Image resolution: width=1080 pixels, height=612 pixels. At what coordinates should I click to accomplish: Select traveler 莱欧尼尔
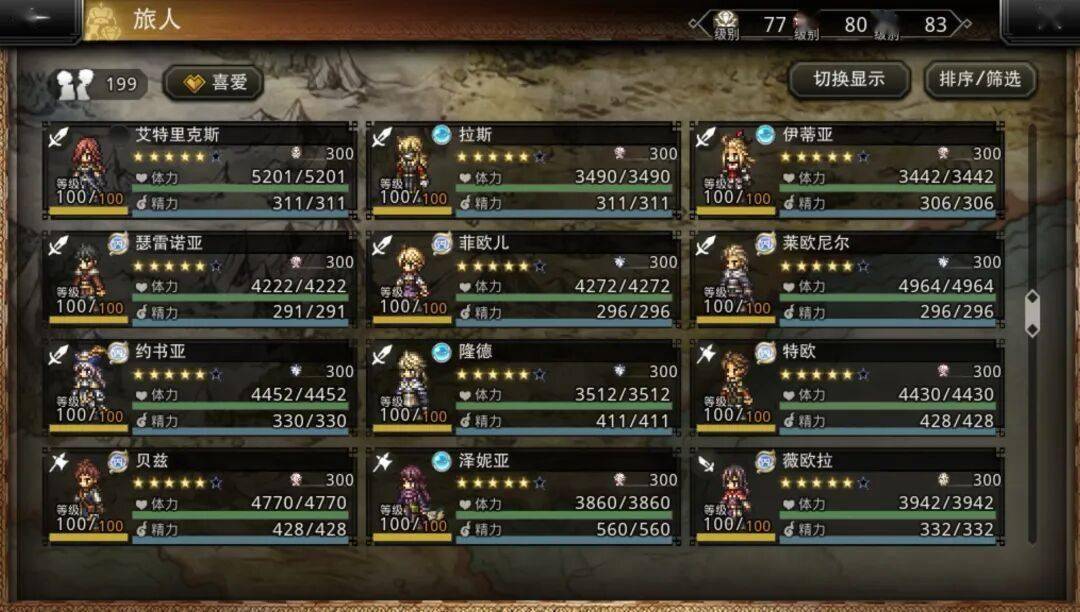pos(847,278)
